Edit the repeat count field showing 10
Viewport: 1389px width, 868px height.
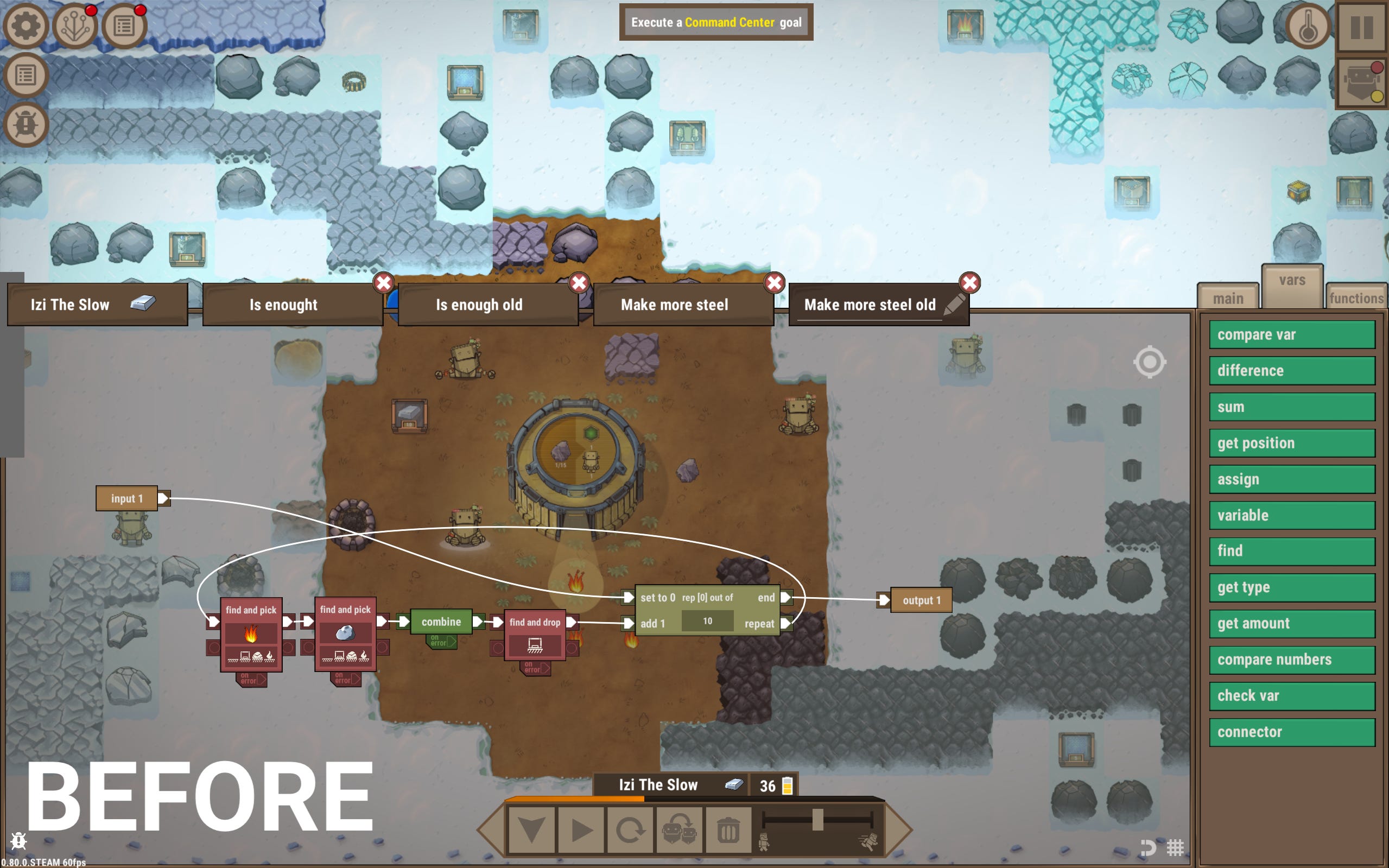click(708, 621)
